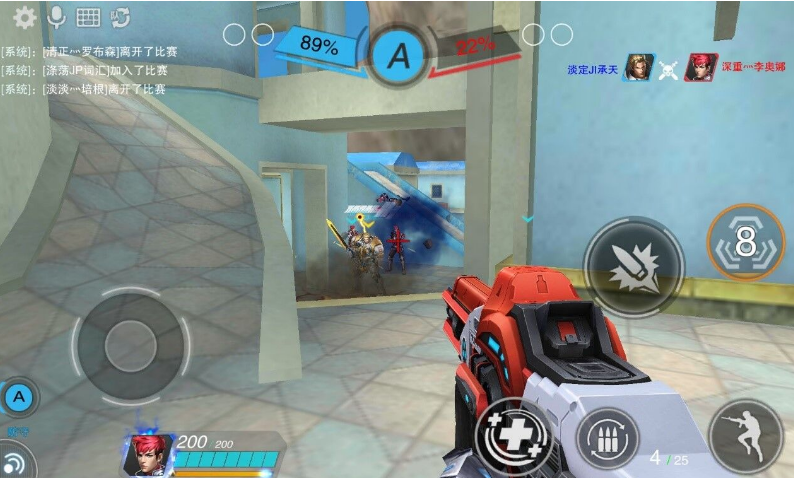Open the keyboard chat input
The width and height of the screenshot is (794, 478).
(x=88, y=17)
